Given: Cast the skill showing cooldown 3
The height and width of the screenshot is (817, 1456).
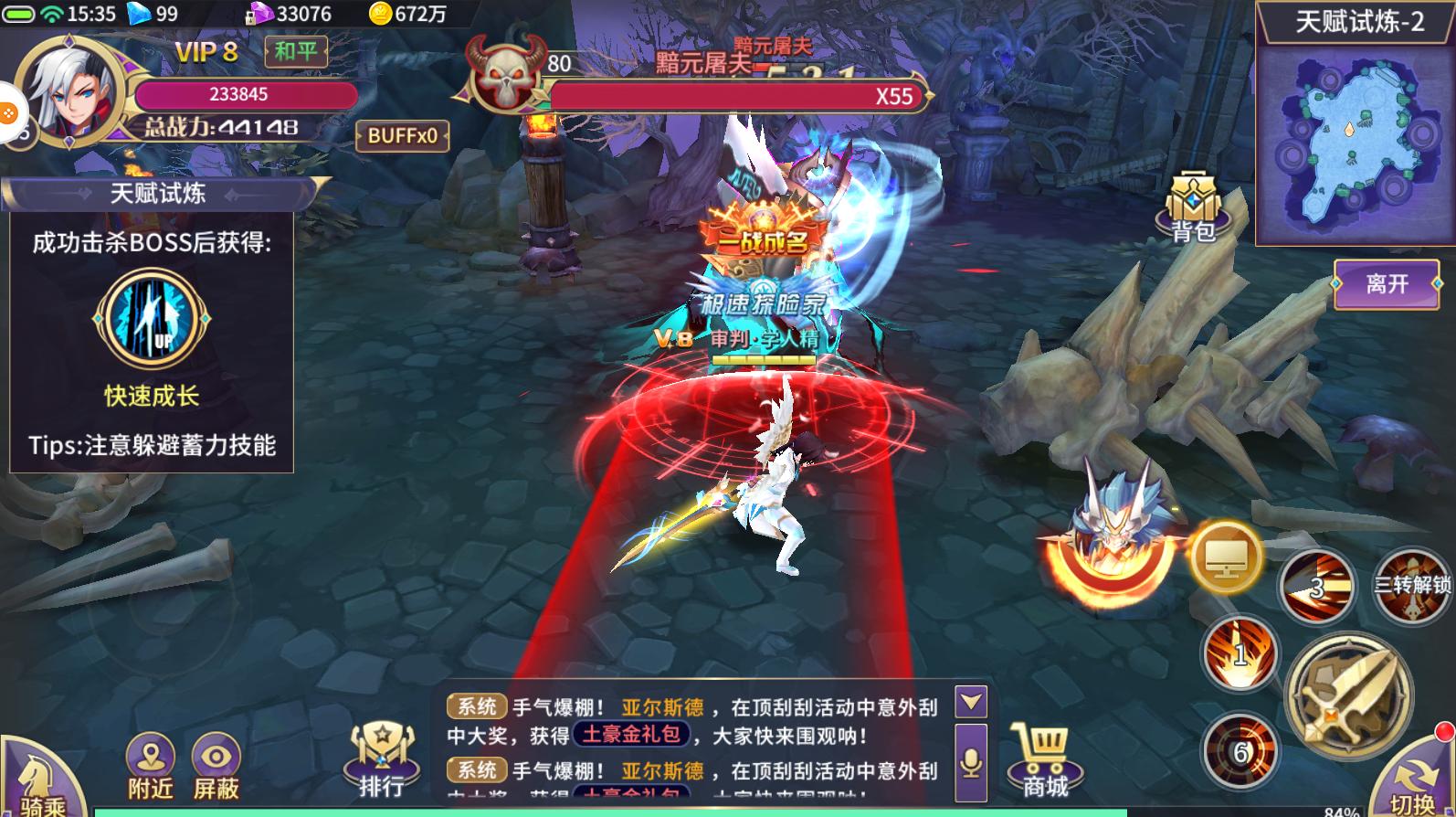Looking at the screenshot, I should point(1317,588).
